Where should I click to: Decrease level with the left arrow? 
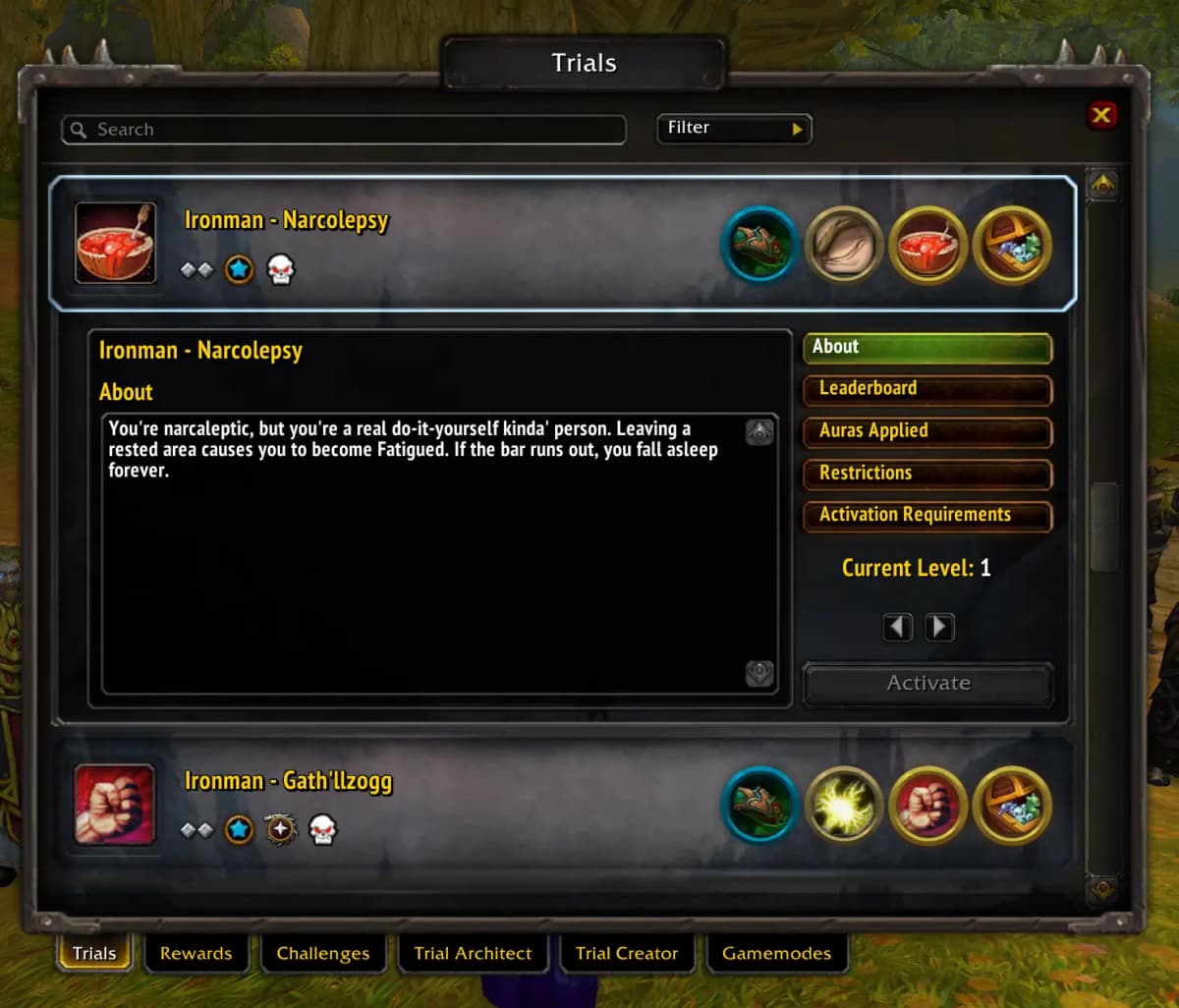click(898, 627)
